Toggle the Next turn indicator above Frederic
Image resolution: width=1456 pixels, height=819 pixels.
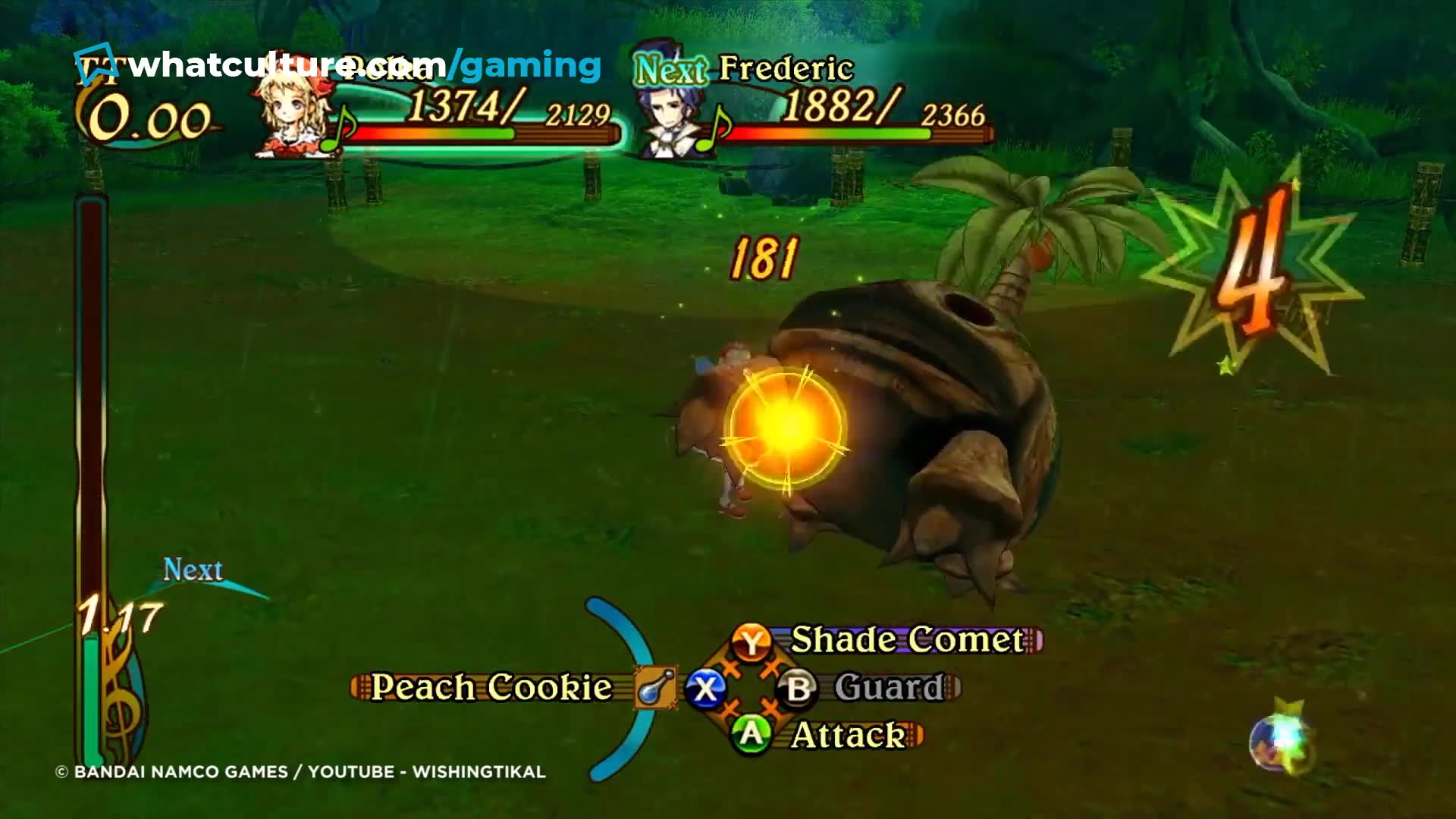pyautogui.click(x=667, y=71)
